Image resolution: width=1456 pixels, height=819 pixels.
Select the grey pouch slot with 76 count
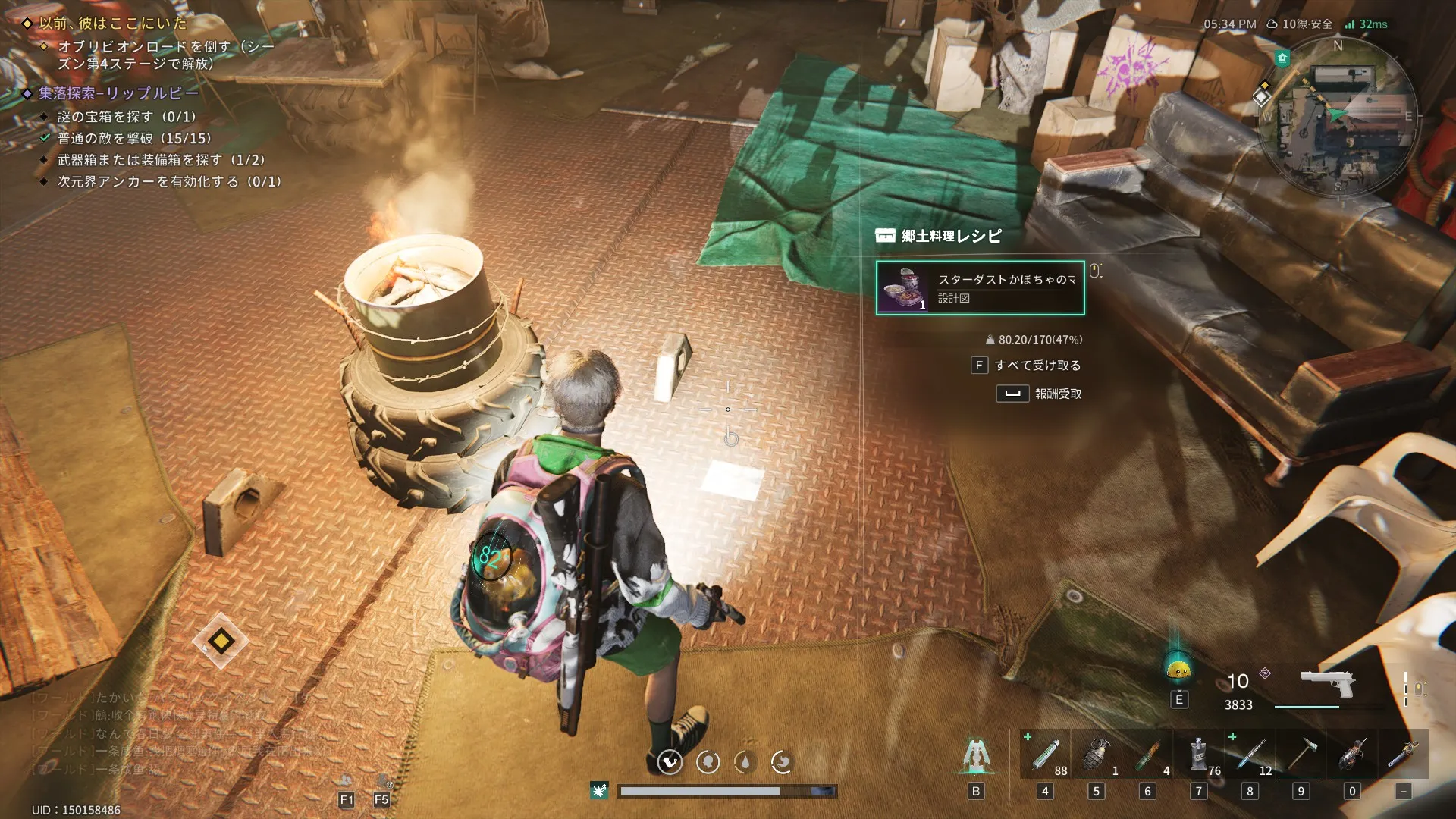coord(1199,755)
